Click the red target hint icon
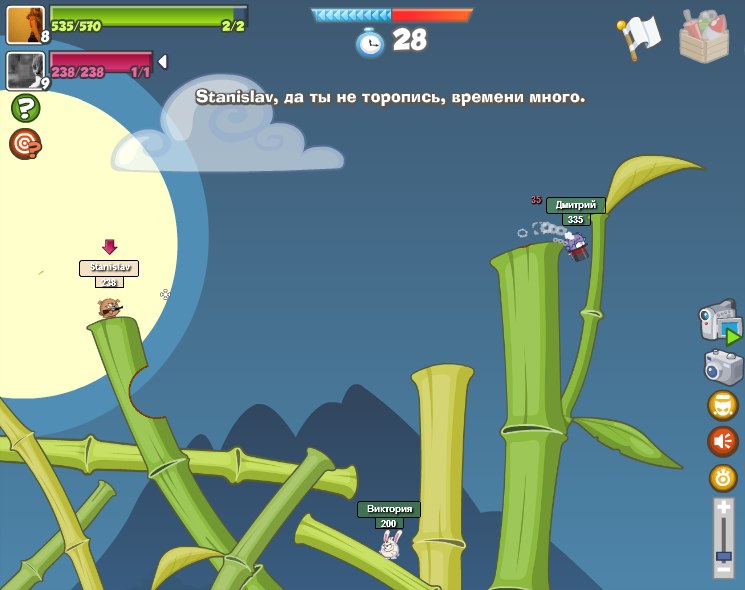Screen dimensions: 745x590 (x=25, y=144)
